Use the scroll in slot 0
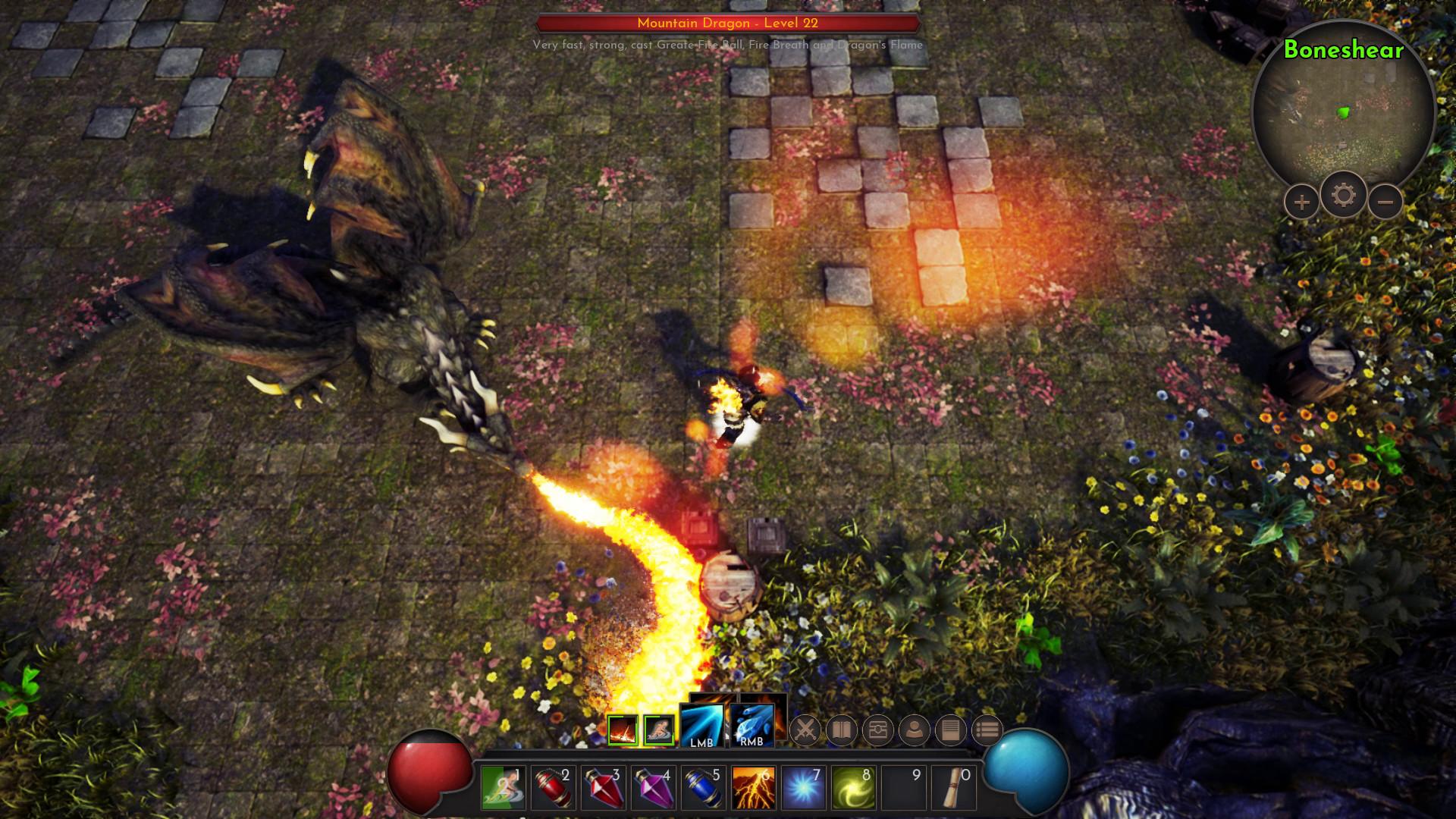The image size is (1456, 819). click(953, 787)
